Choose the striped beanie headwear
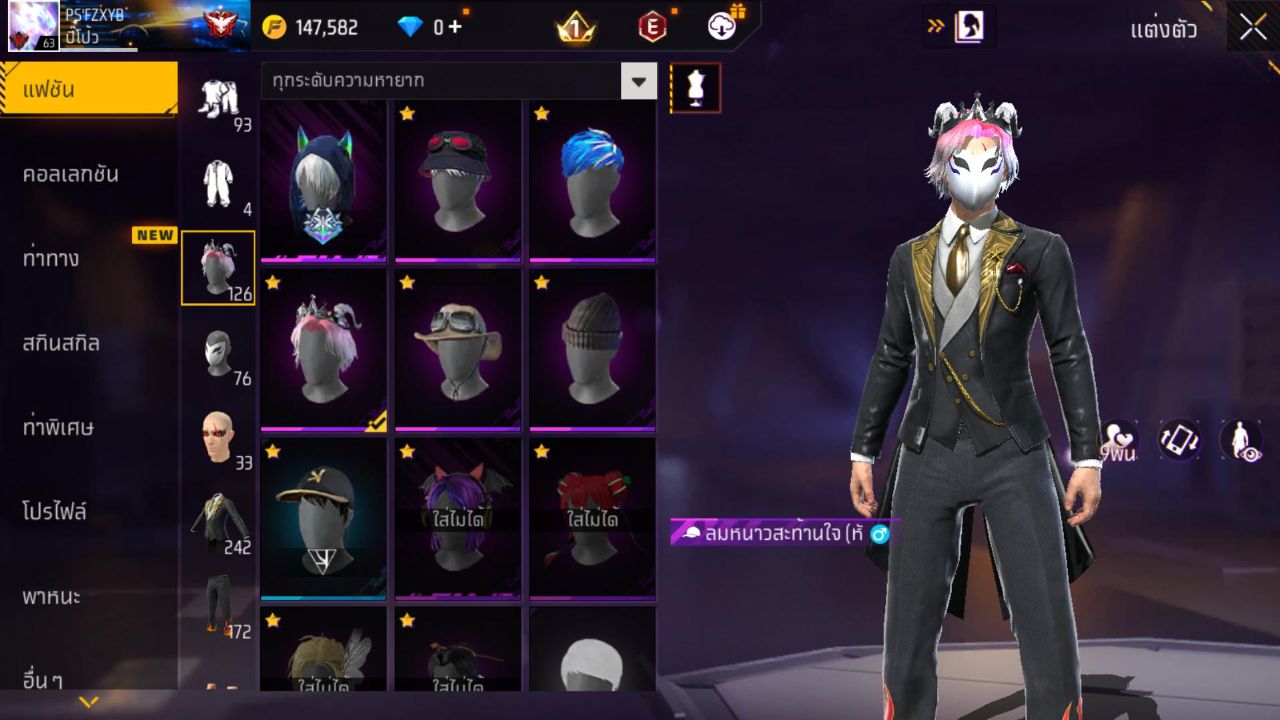This screenshot has height=720, width=1280. 592,350
